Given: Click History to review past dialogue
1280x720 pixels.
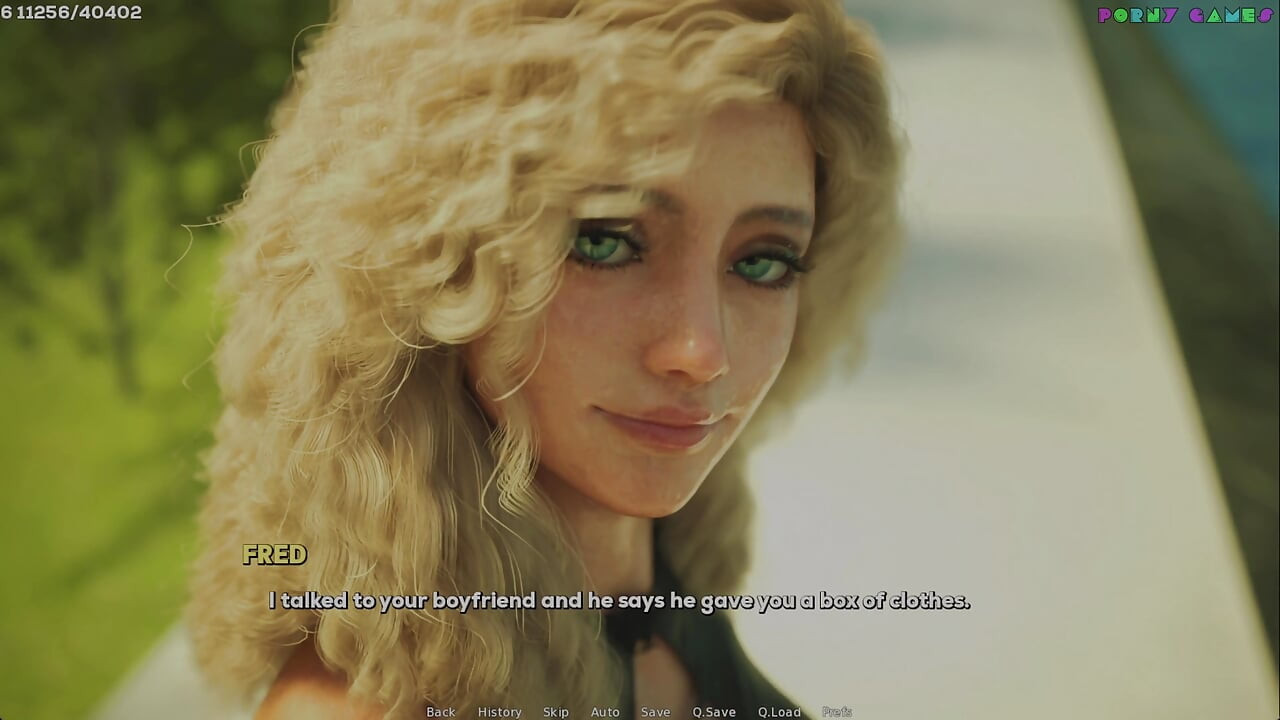Looking at the screenshot, I should (x=499, y=712).
